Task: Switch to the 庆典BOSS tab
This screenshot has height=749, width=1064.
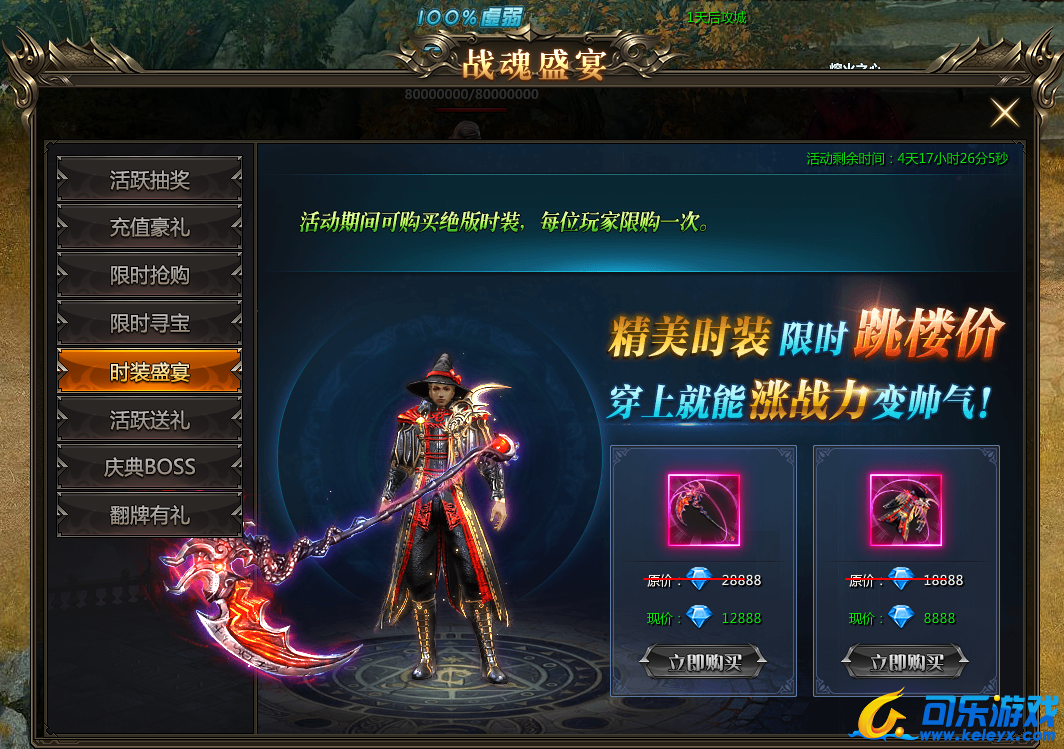Action: [149, 467]
